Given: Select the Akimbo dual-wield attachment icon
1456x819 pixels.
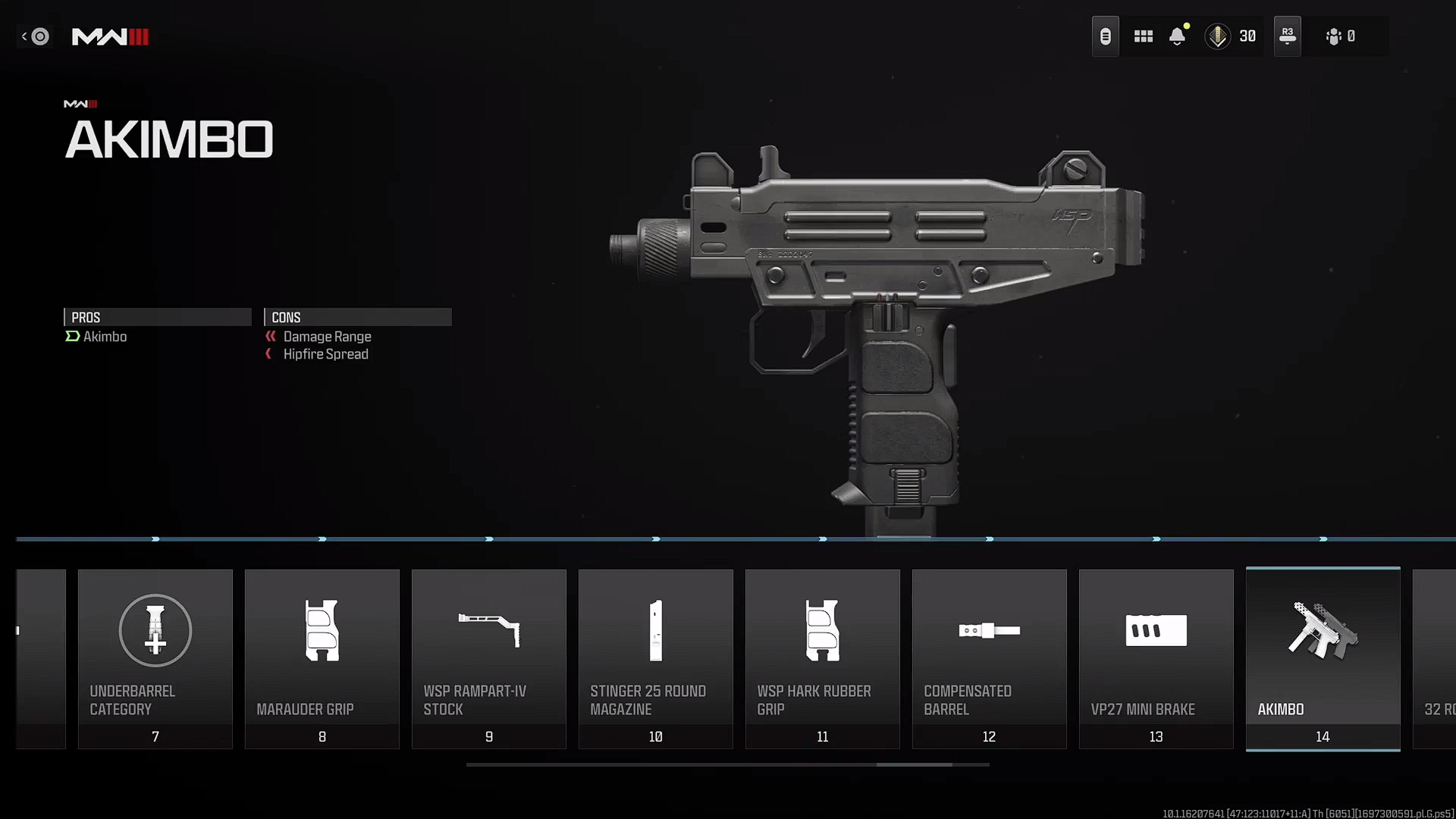Looking at the screenshot, I should click(x=1323, y=630).
